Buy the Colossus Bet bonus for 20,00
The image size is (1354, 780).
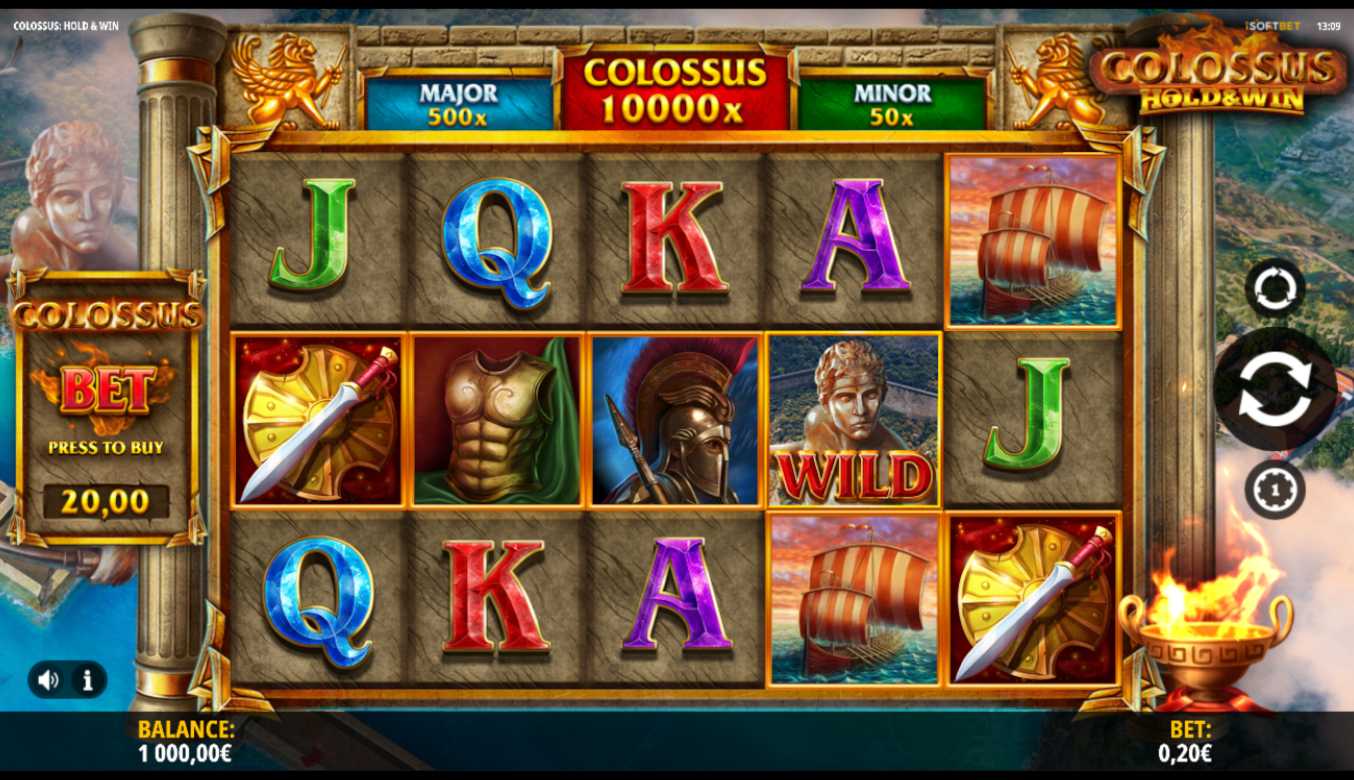click(x=106, y=500)
